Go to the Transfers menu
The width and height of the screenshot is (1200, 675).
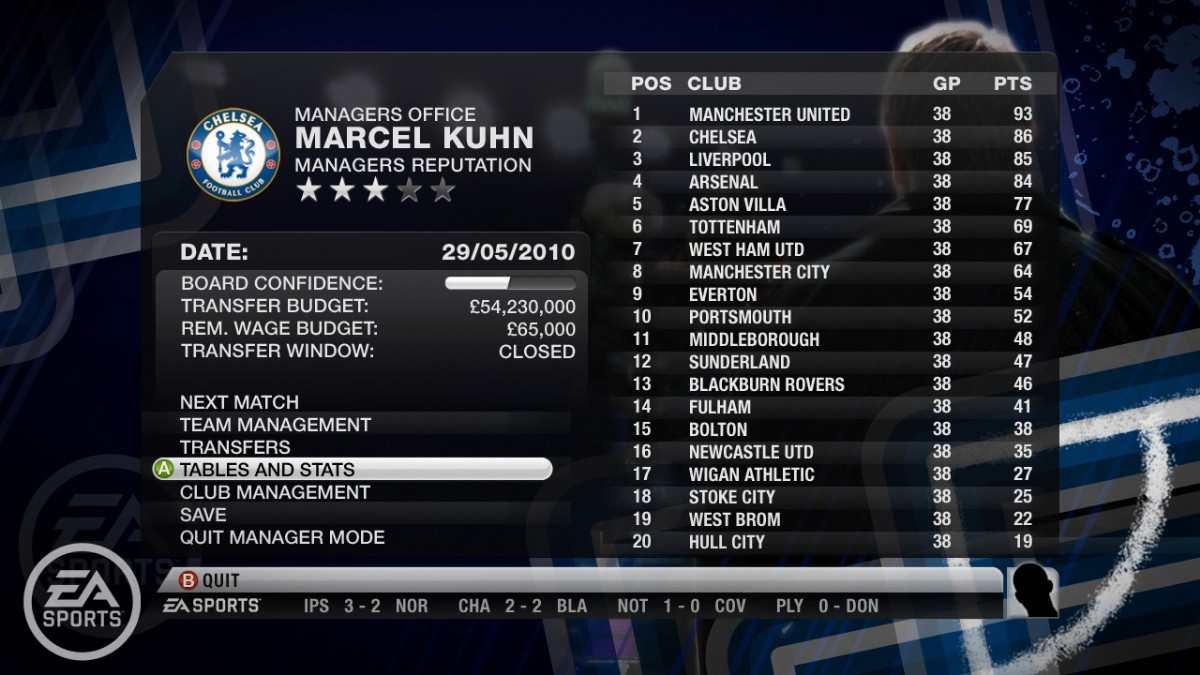(x=235, y=447)
